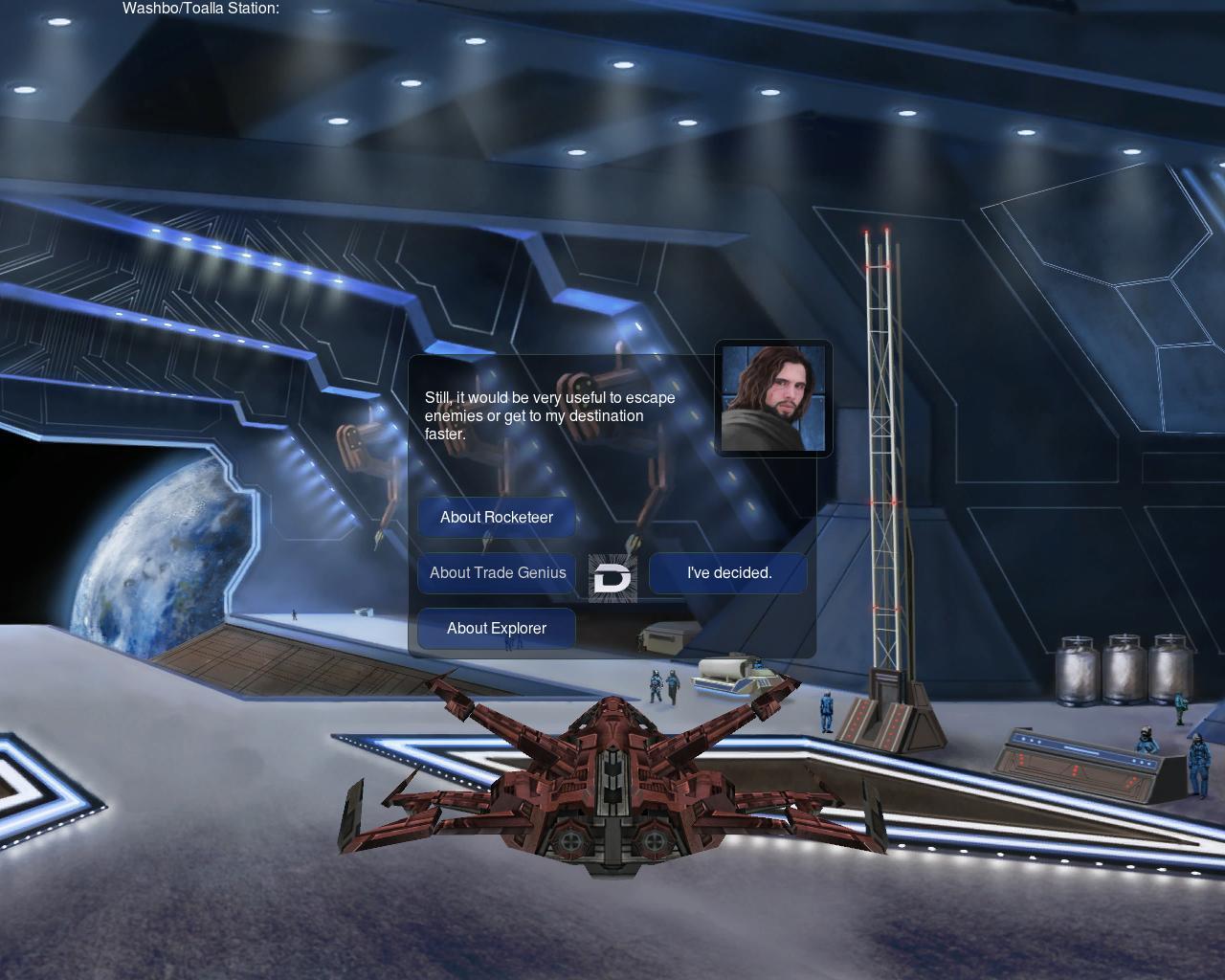
Task: Choose the About Explorer dialogue option
Action: (496, 629)
